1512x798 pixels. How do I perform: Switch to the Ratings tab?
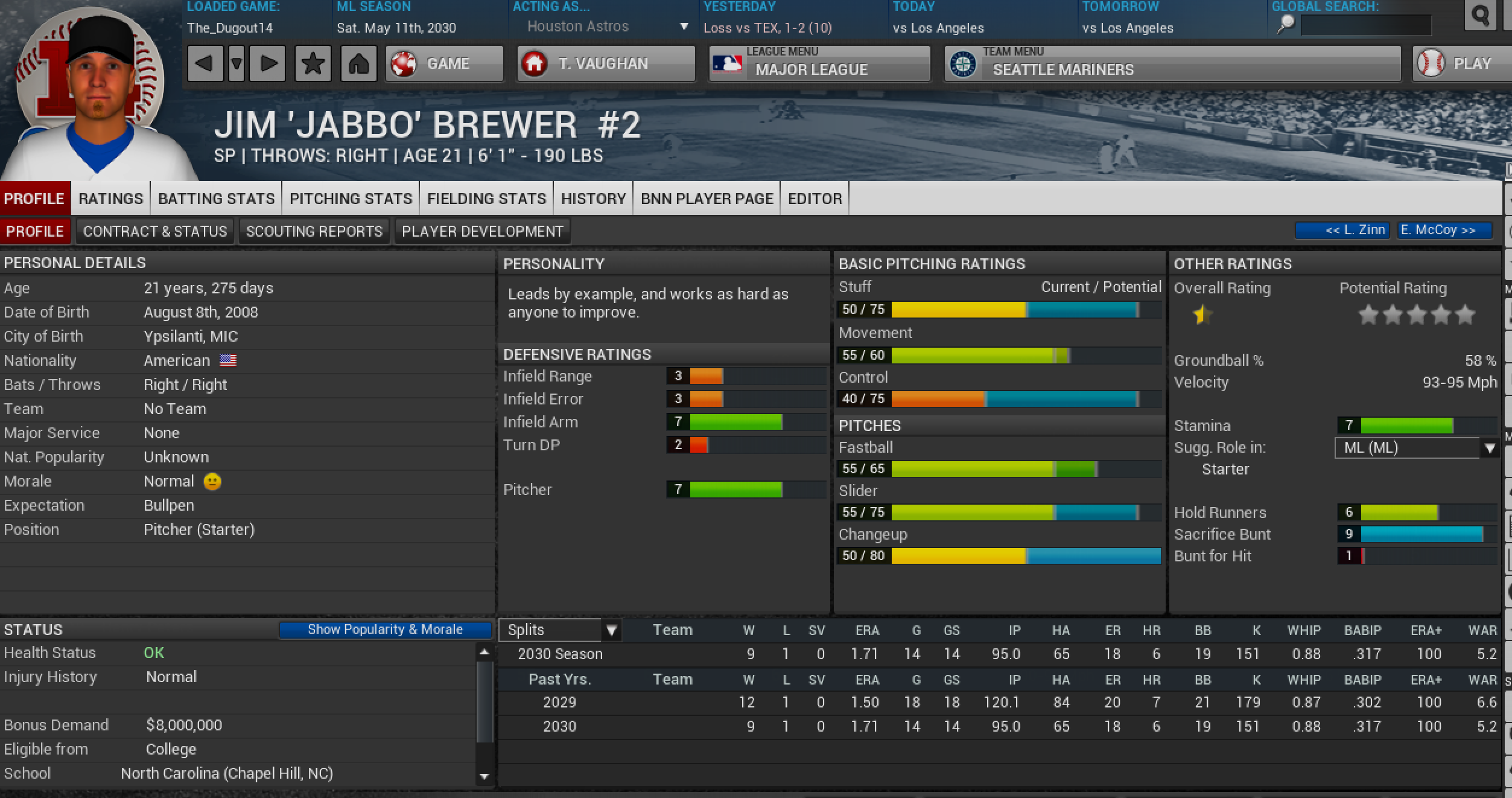[x=110, y=199]
